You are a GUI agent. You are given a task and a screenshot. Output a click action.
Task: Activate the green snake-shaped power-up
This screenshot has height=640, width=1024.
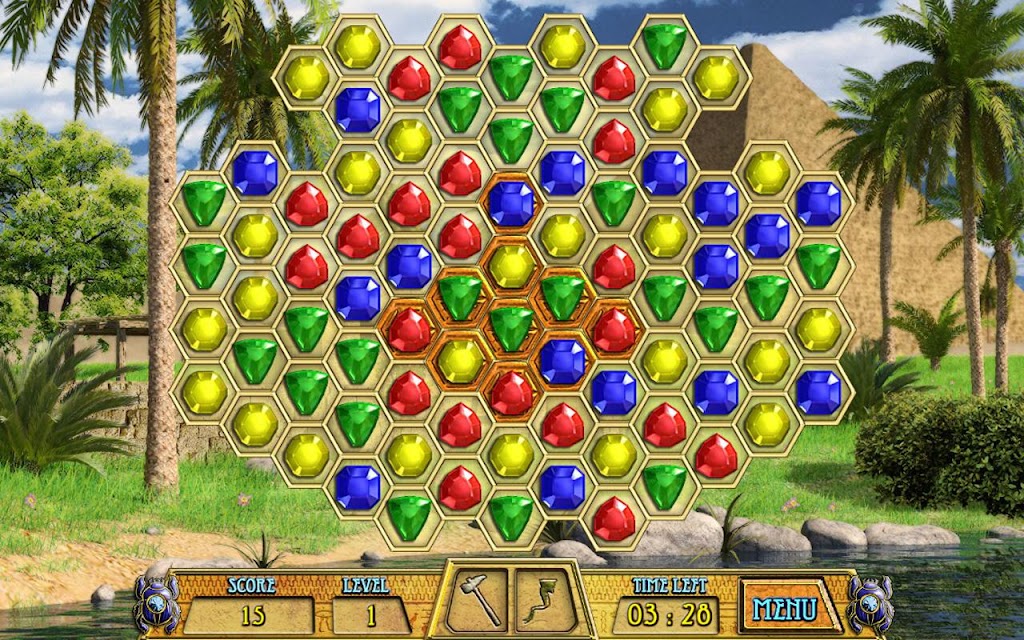pyautogui.click(x=546, y=600)
